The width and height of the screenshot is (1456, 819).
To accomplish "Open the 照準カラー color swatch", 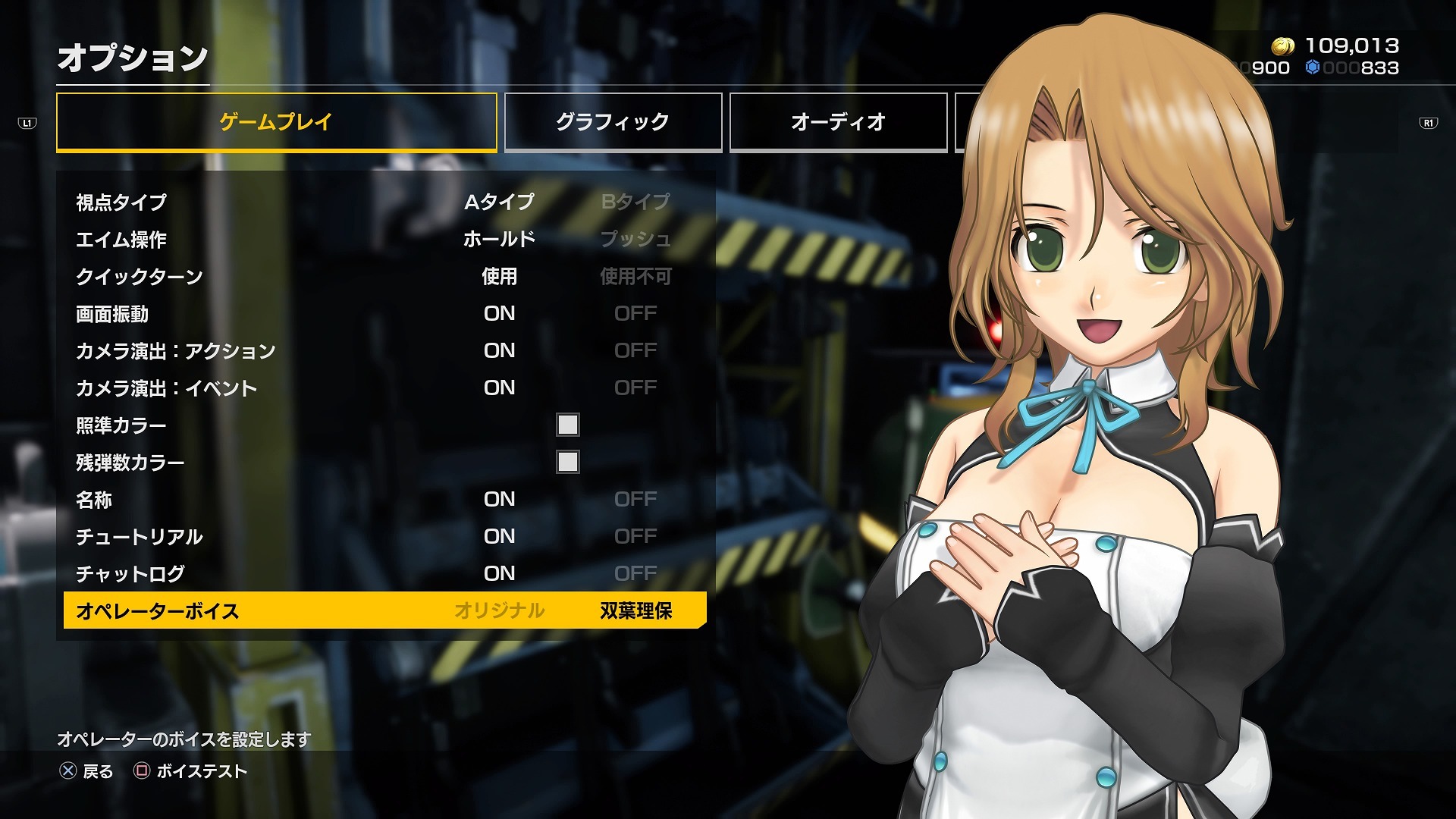I will pos(568,425).
